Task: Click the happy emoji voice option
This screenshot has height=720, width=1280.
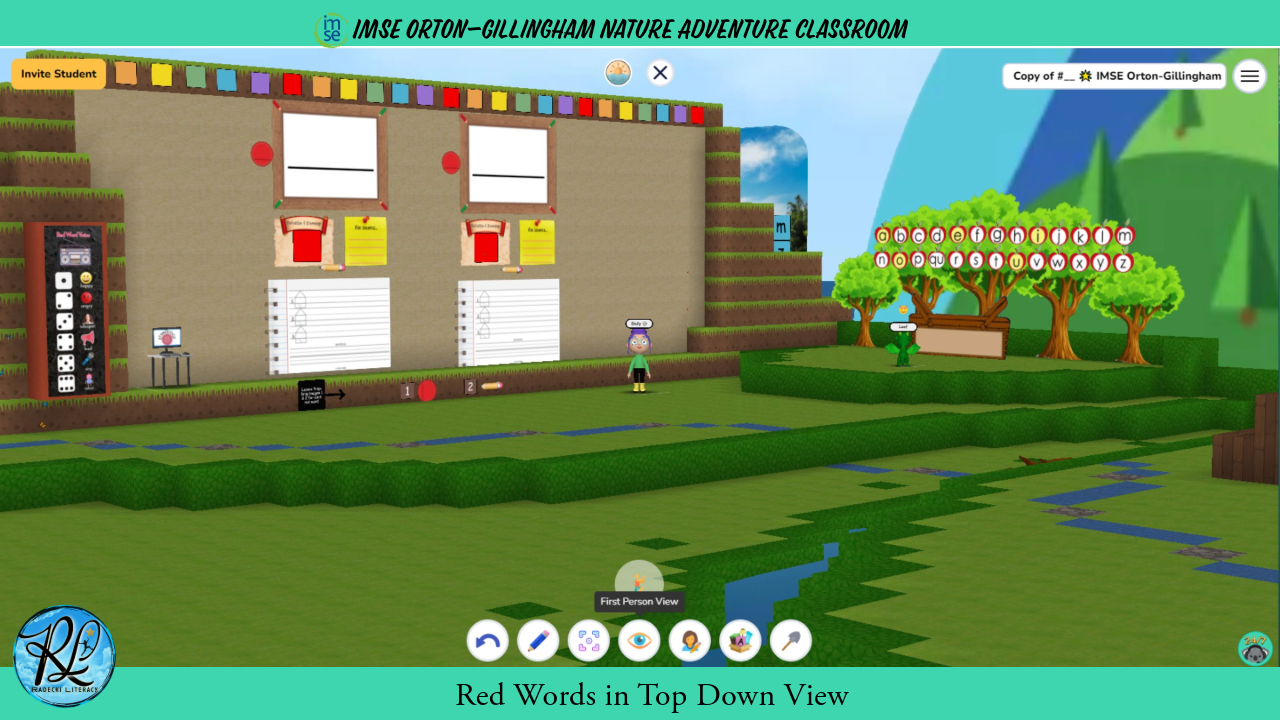Action: 86,278
